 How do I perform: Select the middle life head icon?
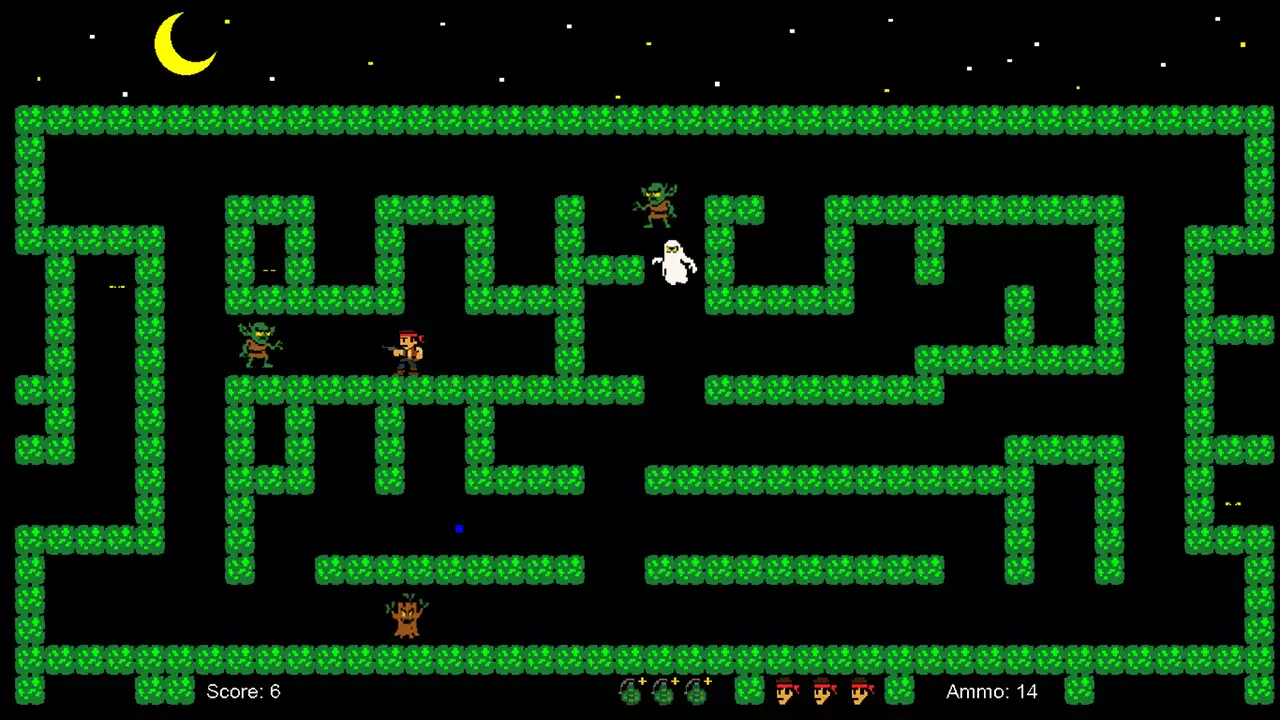825,691
